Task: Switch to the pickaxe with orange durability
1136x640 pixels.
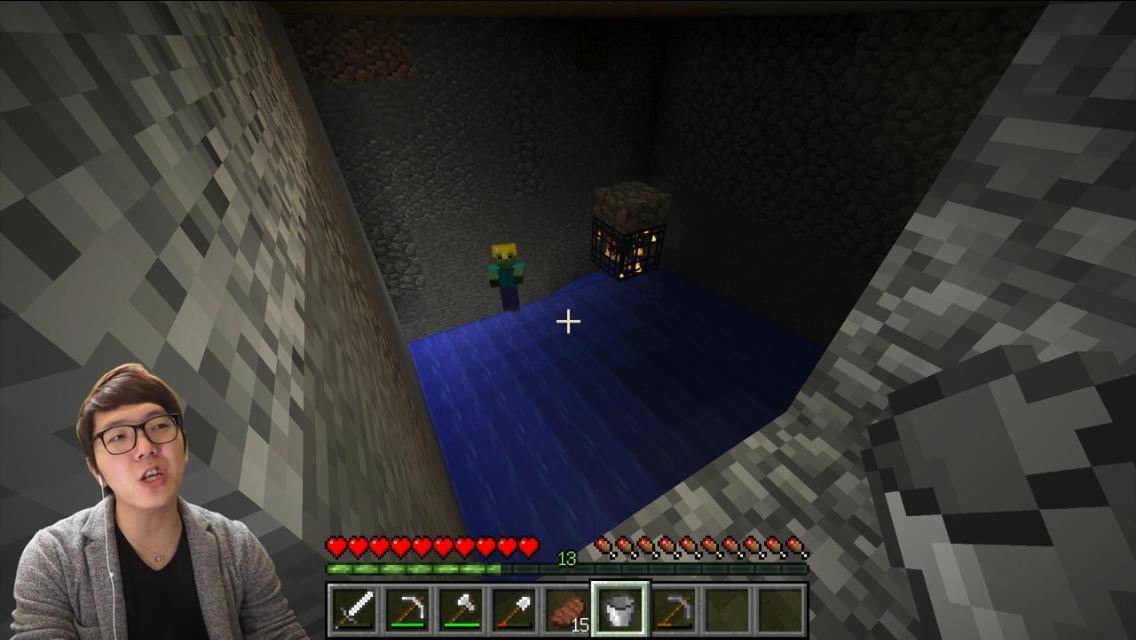Action: pyautogui.click(x=674, y=609)
